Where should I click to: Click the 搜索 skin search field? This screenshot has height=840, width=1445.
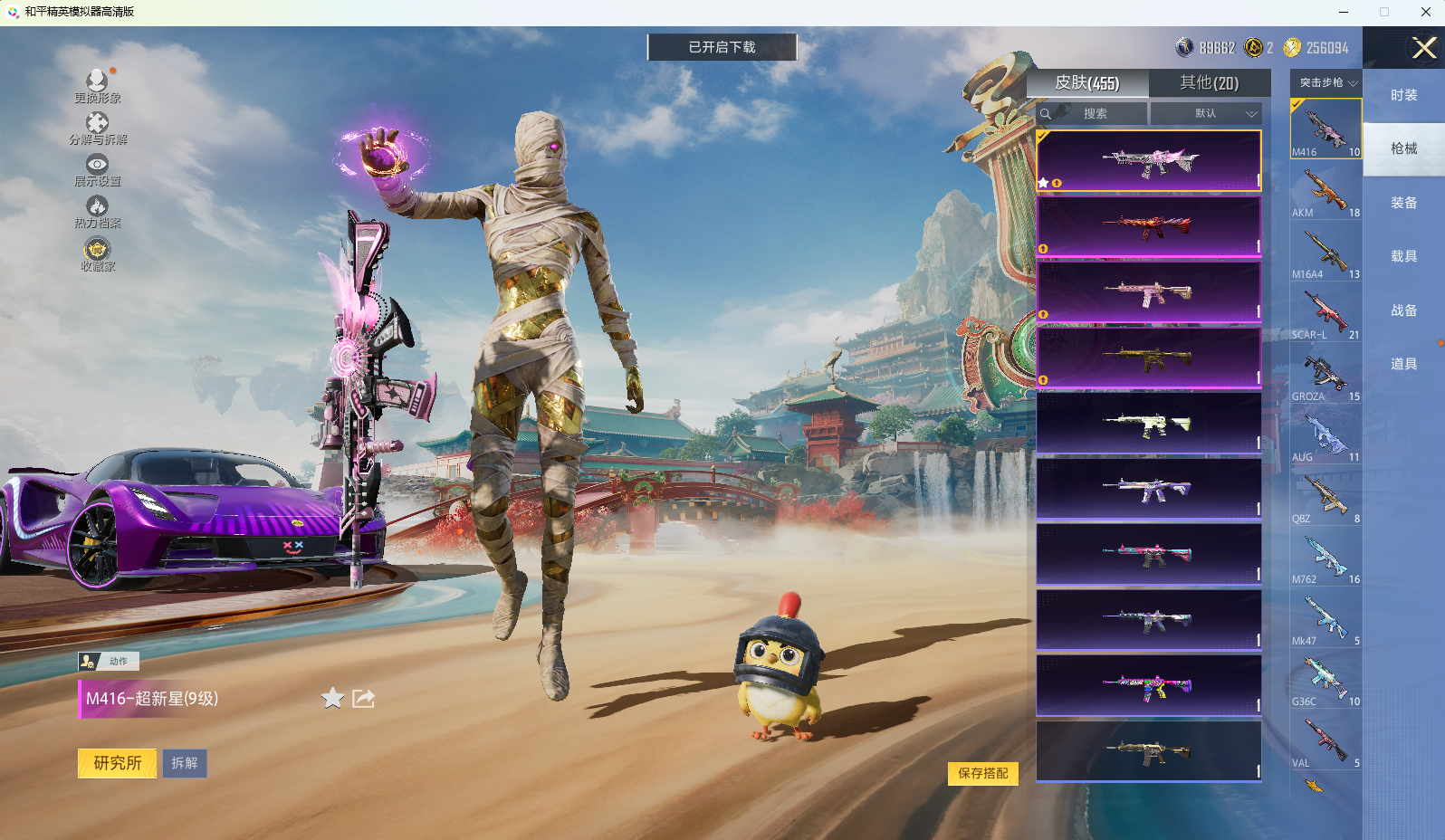click(1095, 113)
